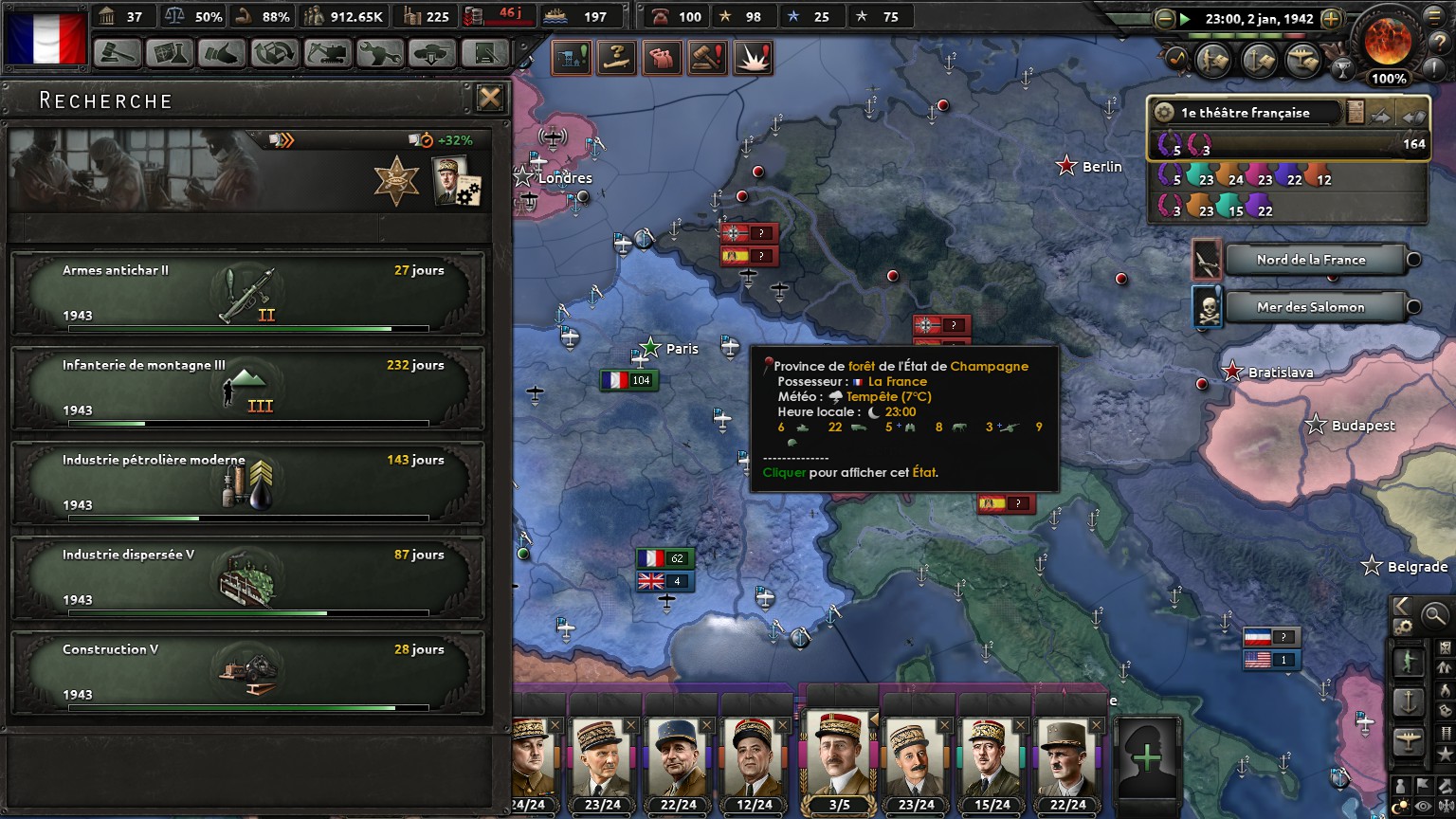The height and width of the screenshot is (819, 1456).
Task: Open decisions with the gavel button
Action: pos(118,53)
